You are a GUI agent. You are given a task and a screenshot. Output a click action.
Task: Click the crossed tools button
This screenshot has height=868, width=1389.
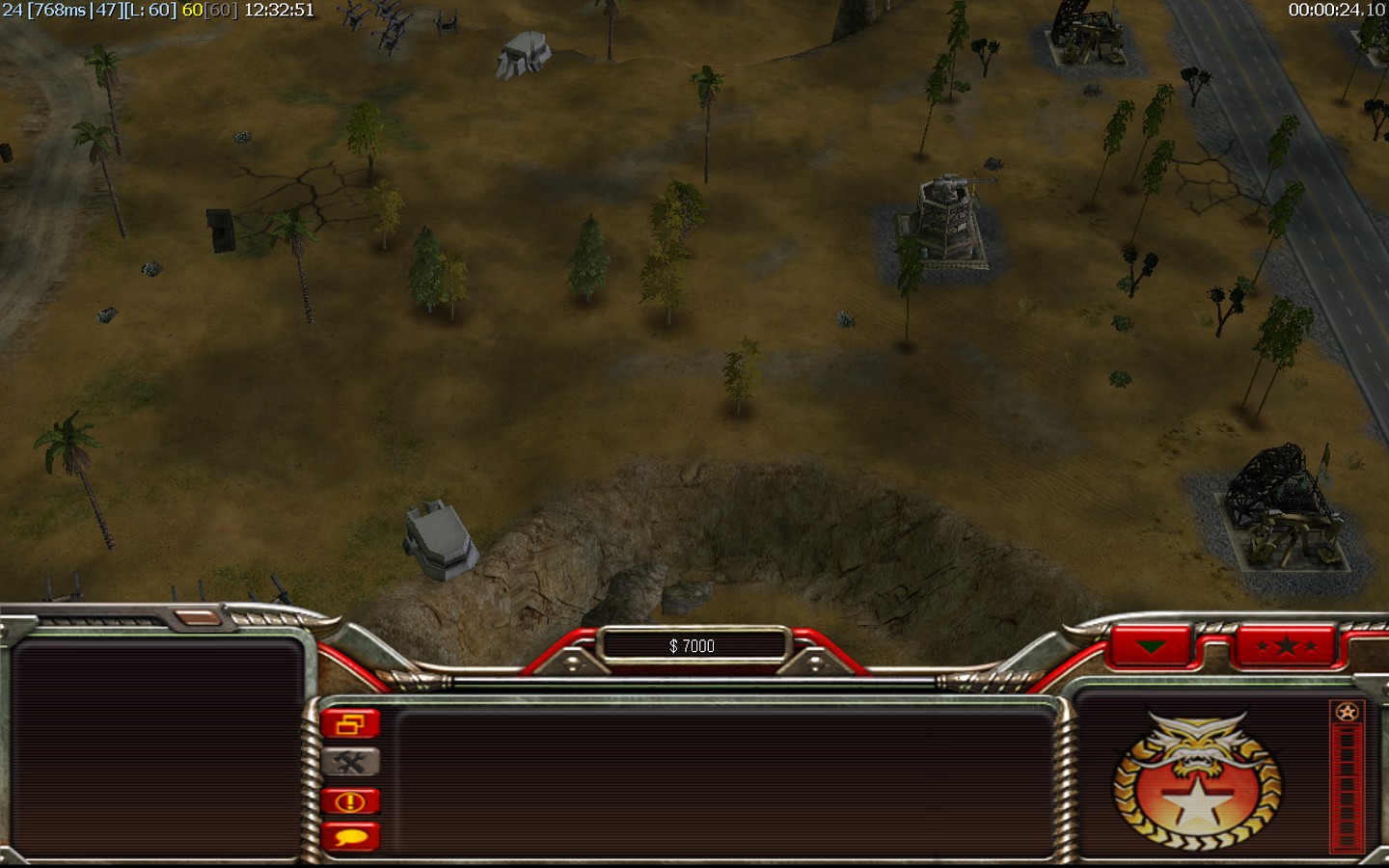coord(350,762)
